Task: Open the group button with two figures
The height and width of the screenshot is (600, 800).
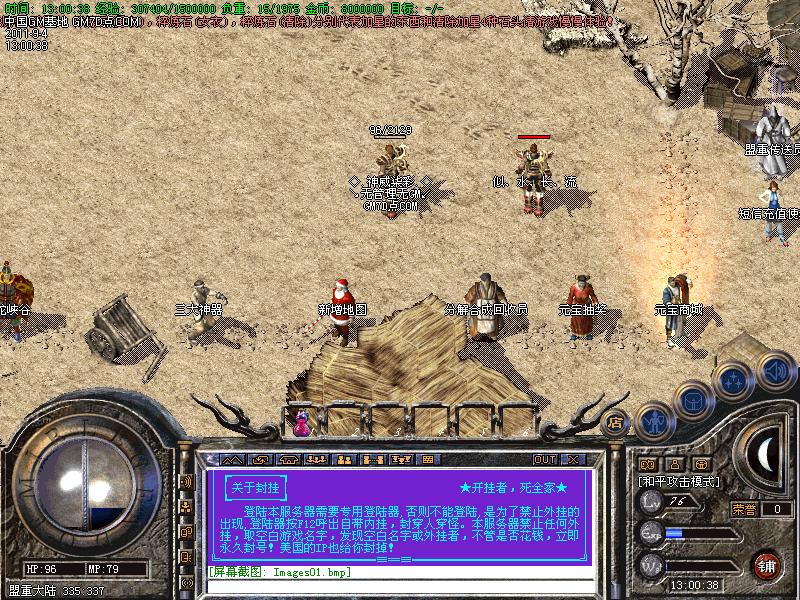Action: click(x=343, y=460)
